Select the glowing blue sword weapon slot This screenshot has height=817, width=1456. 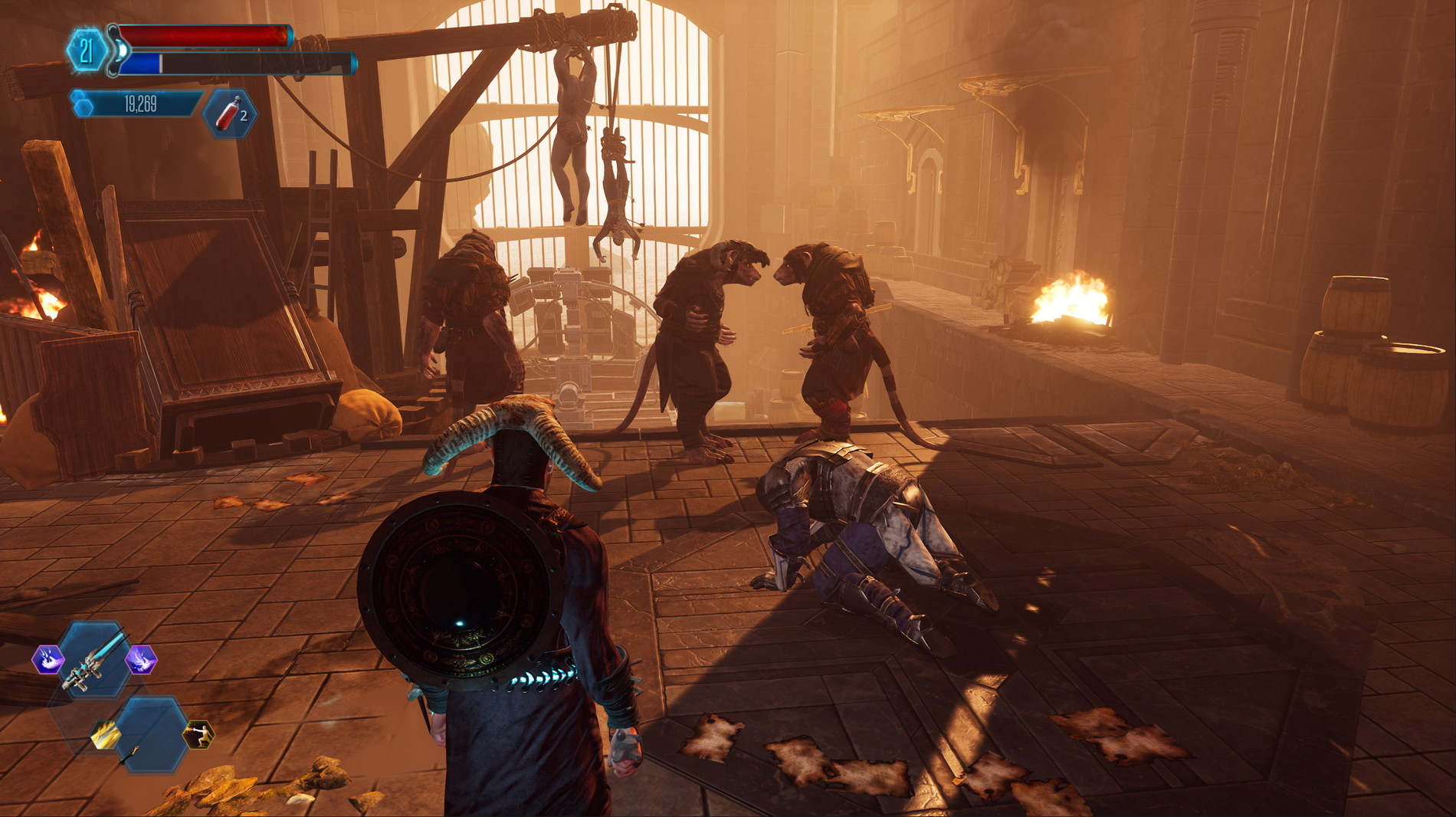[96, 659]
